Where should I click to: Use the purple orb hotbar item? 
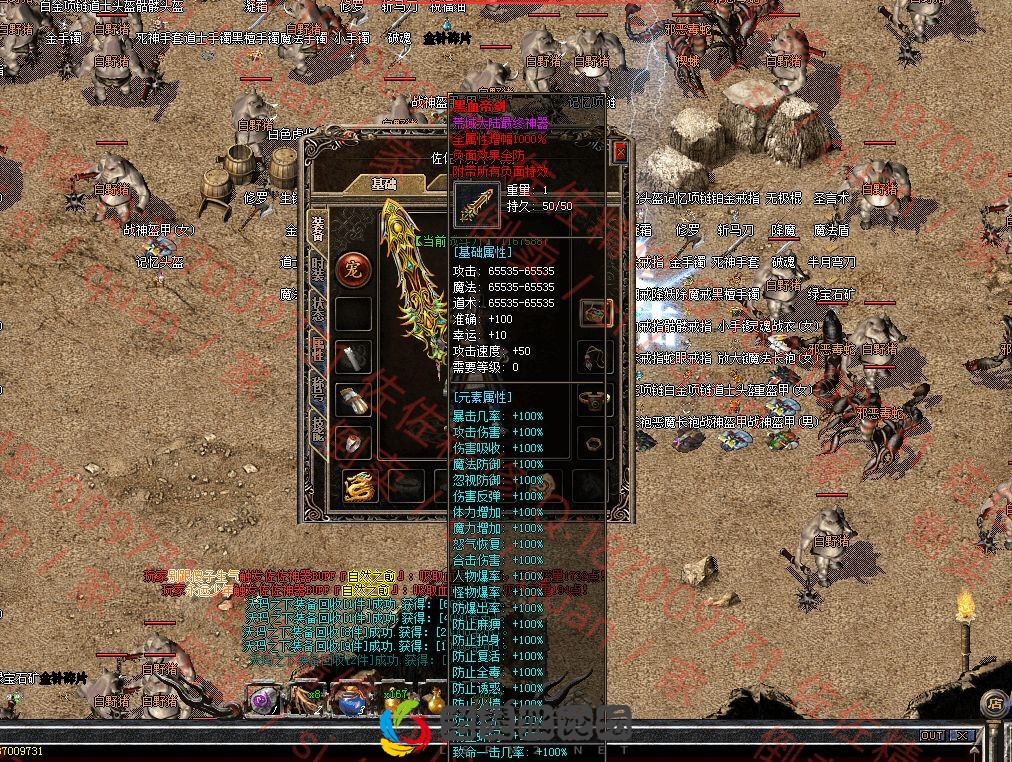[x=263, y=699]
